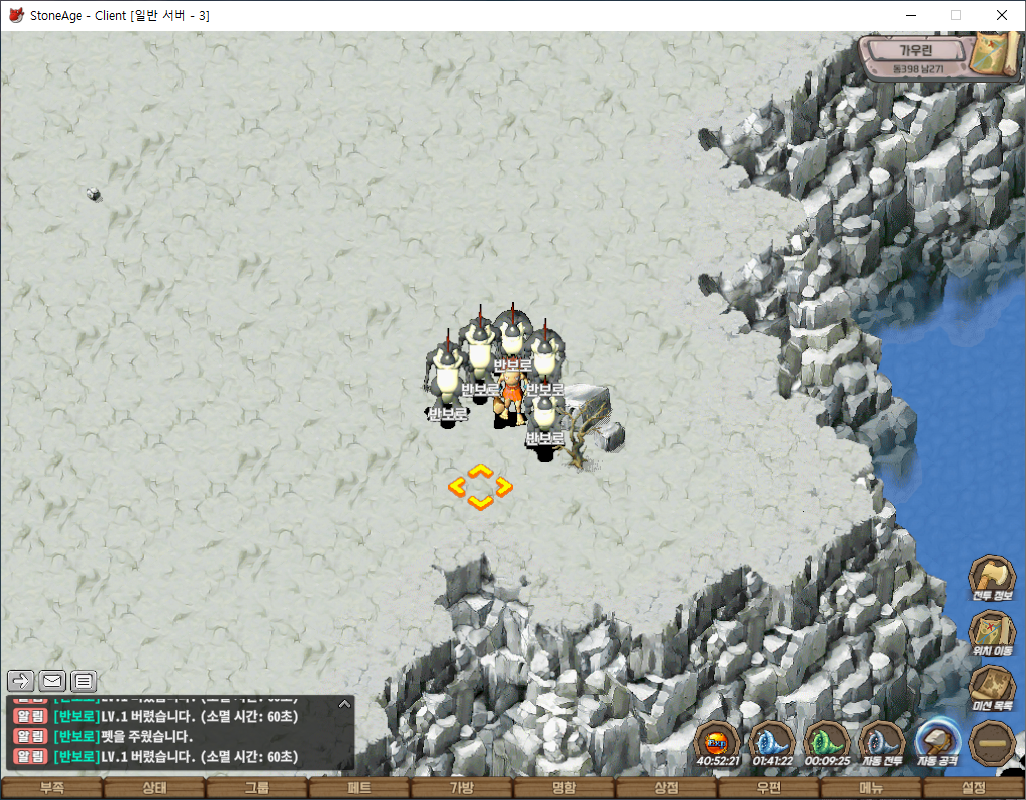Open the 설정 (settings) menu

[973, 788]
